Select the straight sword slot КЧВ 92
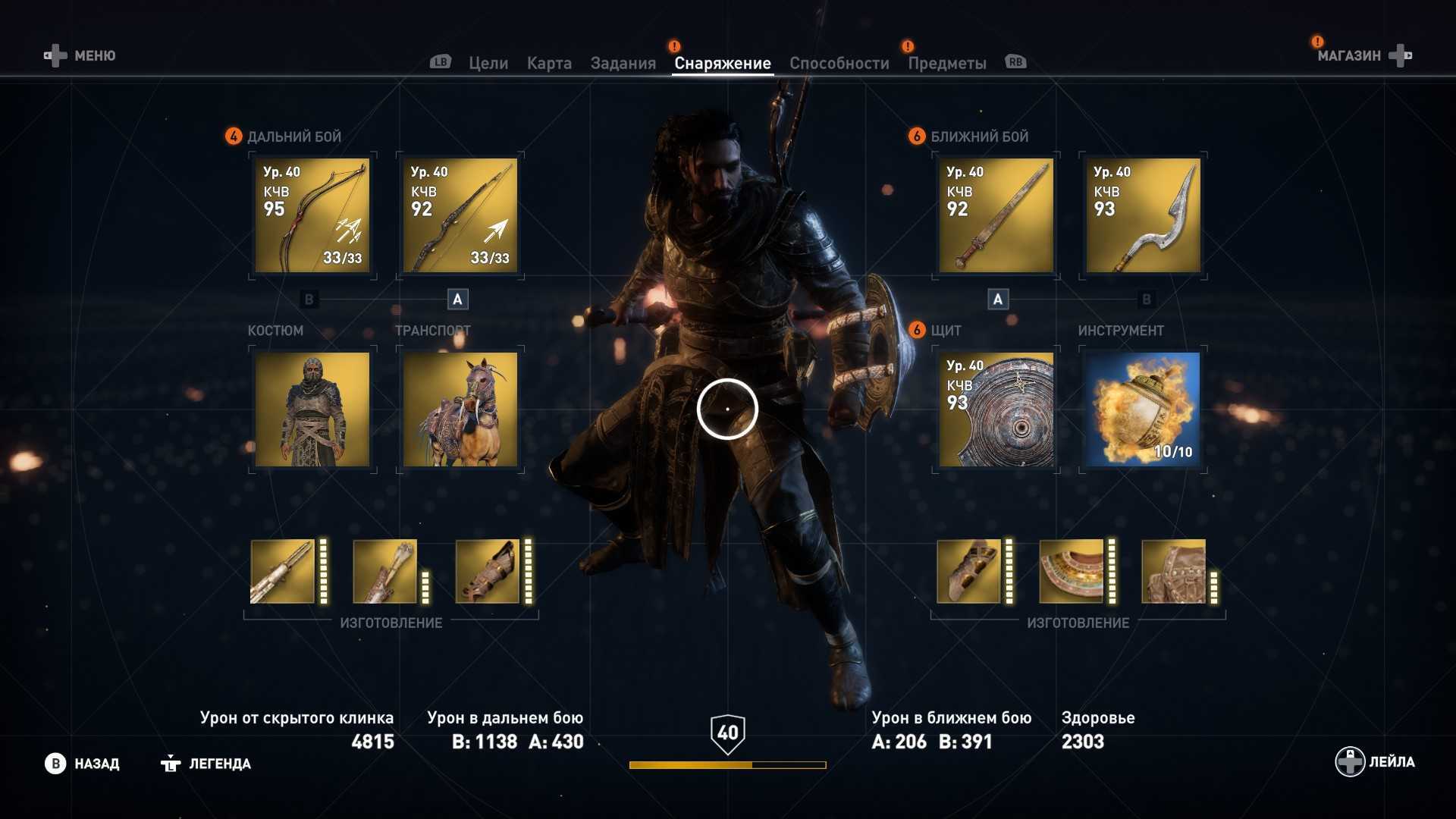 coord(996,215)
